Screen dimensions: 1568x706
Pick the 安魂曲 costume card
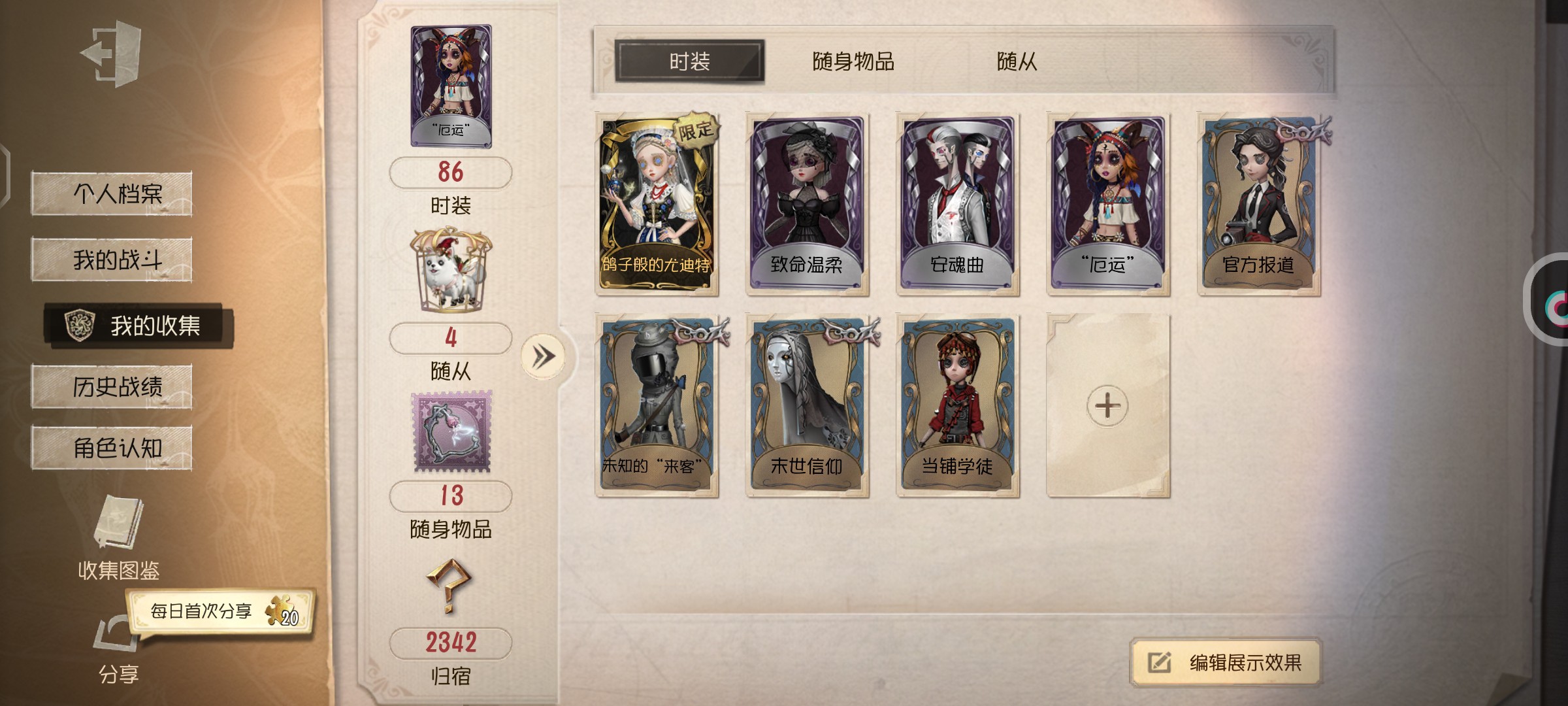coord(957,204)
